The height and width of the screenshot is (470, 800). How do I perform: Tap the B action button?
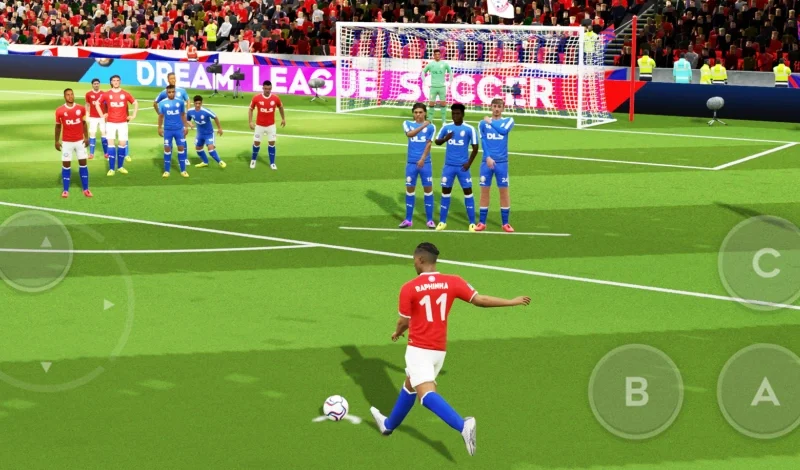point(636,391)
